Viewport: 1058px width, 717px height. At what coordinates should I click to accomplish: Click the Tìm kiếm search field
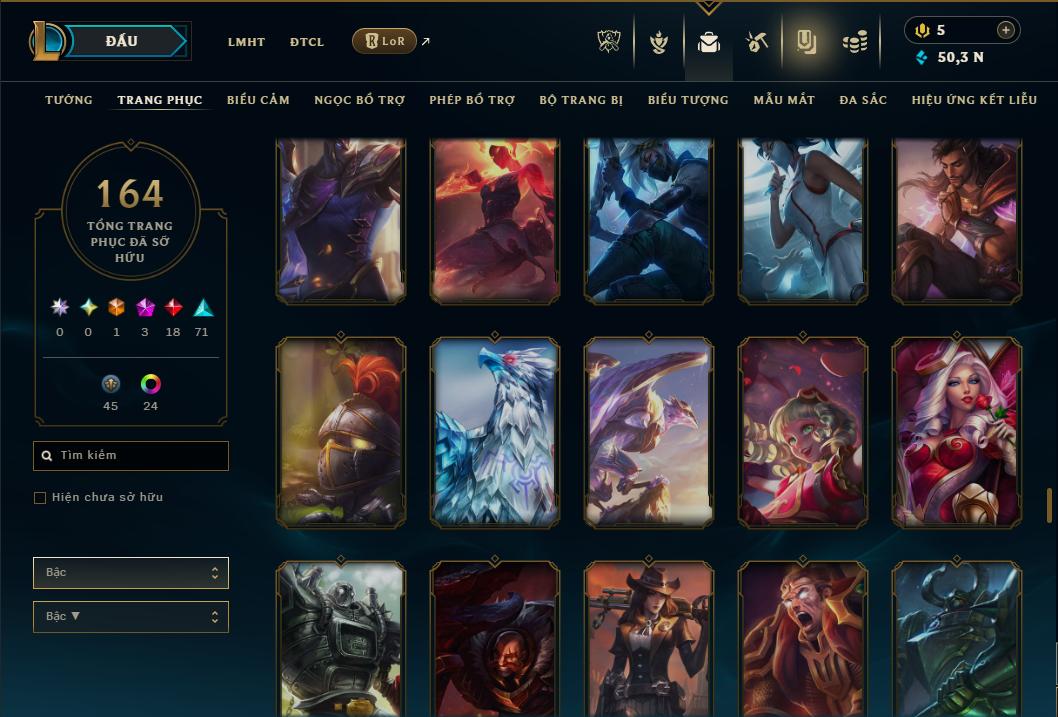[131, 456]
